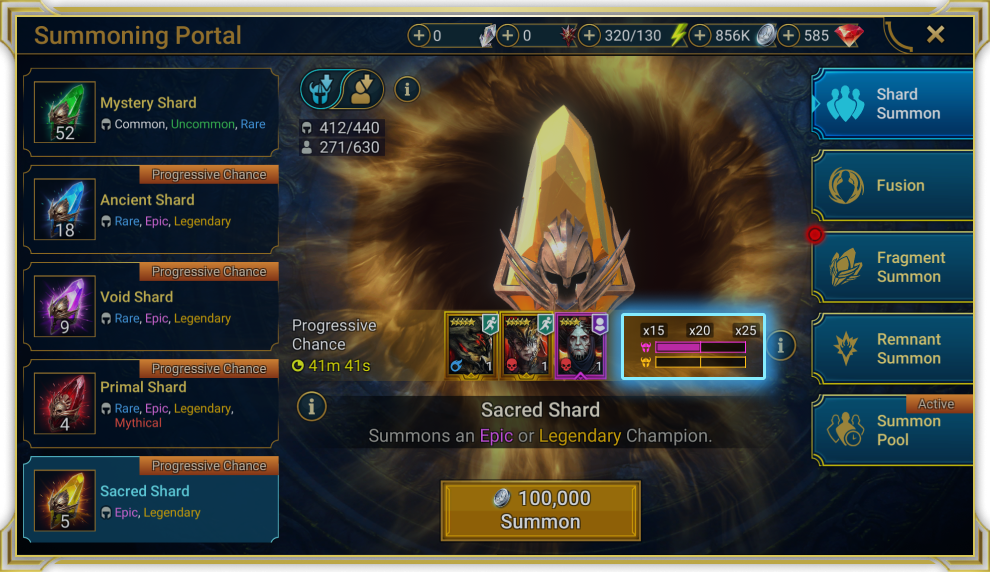
Task: Add more gems with the plus button
Action: point(789,36)
